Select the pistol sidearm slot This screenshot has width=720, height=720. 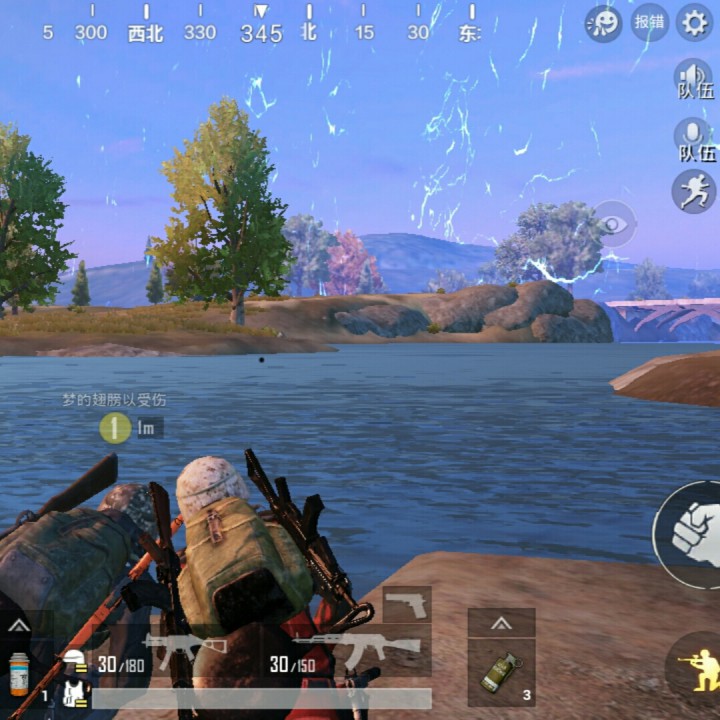point(407,604)
